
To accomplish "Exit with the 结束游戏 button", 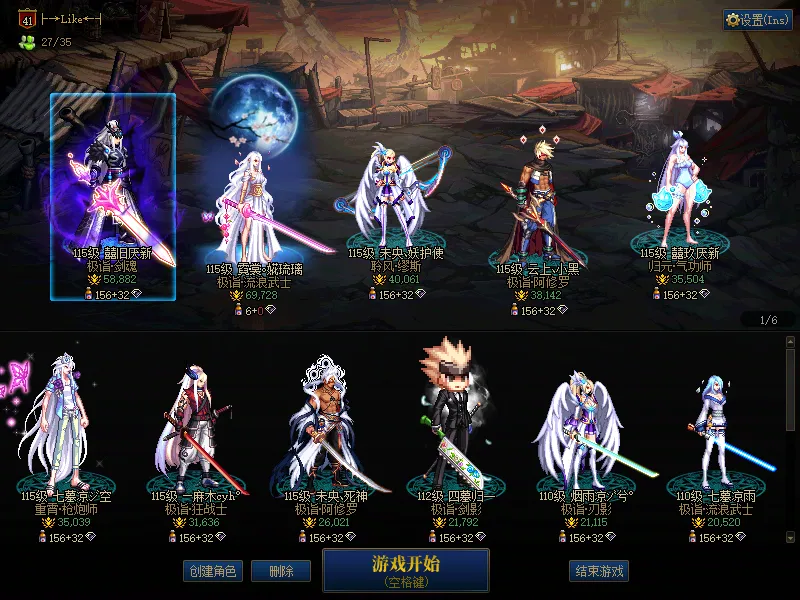I will tap(600, 571).
